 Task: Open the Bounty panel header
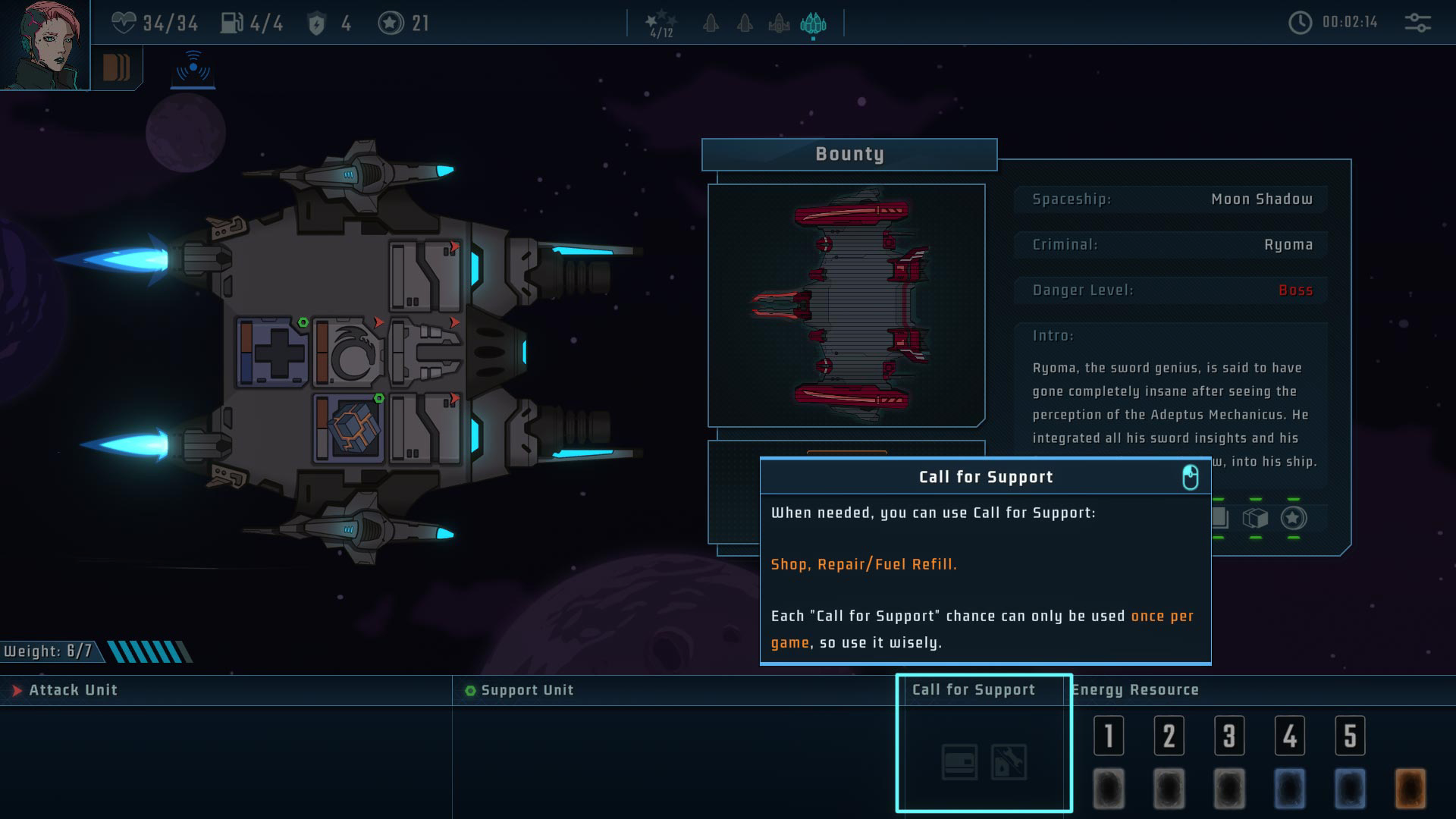coord(849,155)
